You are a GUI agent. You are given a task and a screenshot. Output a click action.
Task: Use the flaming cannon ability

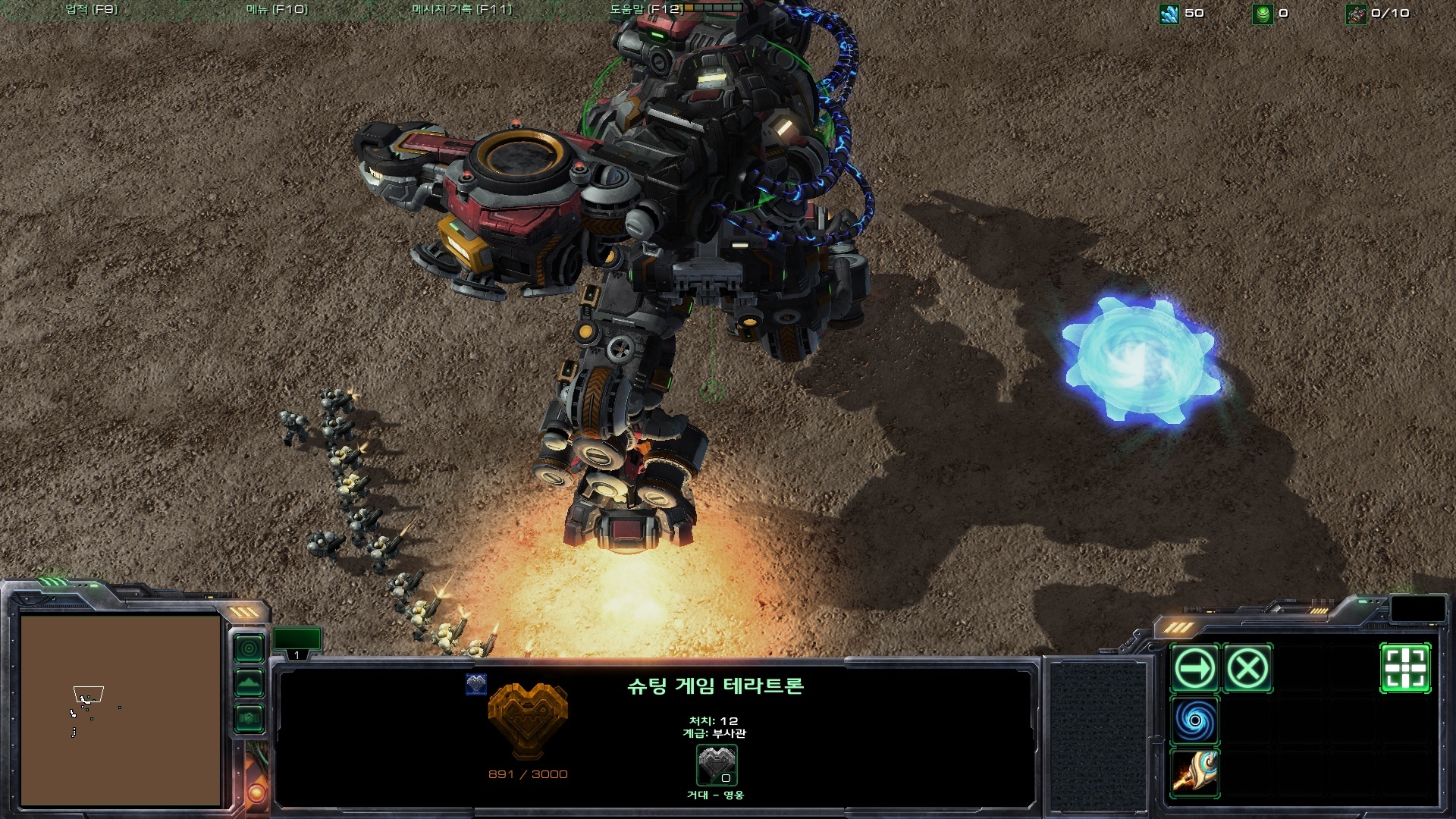point(1194,772)
